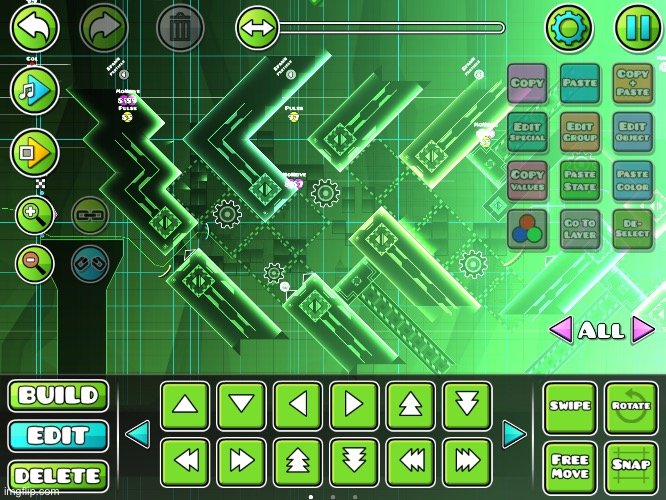Deselect the current objects

click(633, 229)
